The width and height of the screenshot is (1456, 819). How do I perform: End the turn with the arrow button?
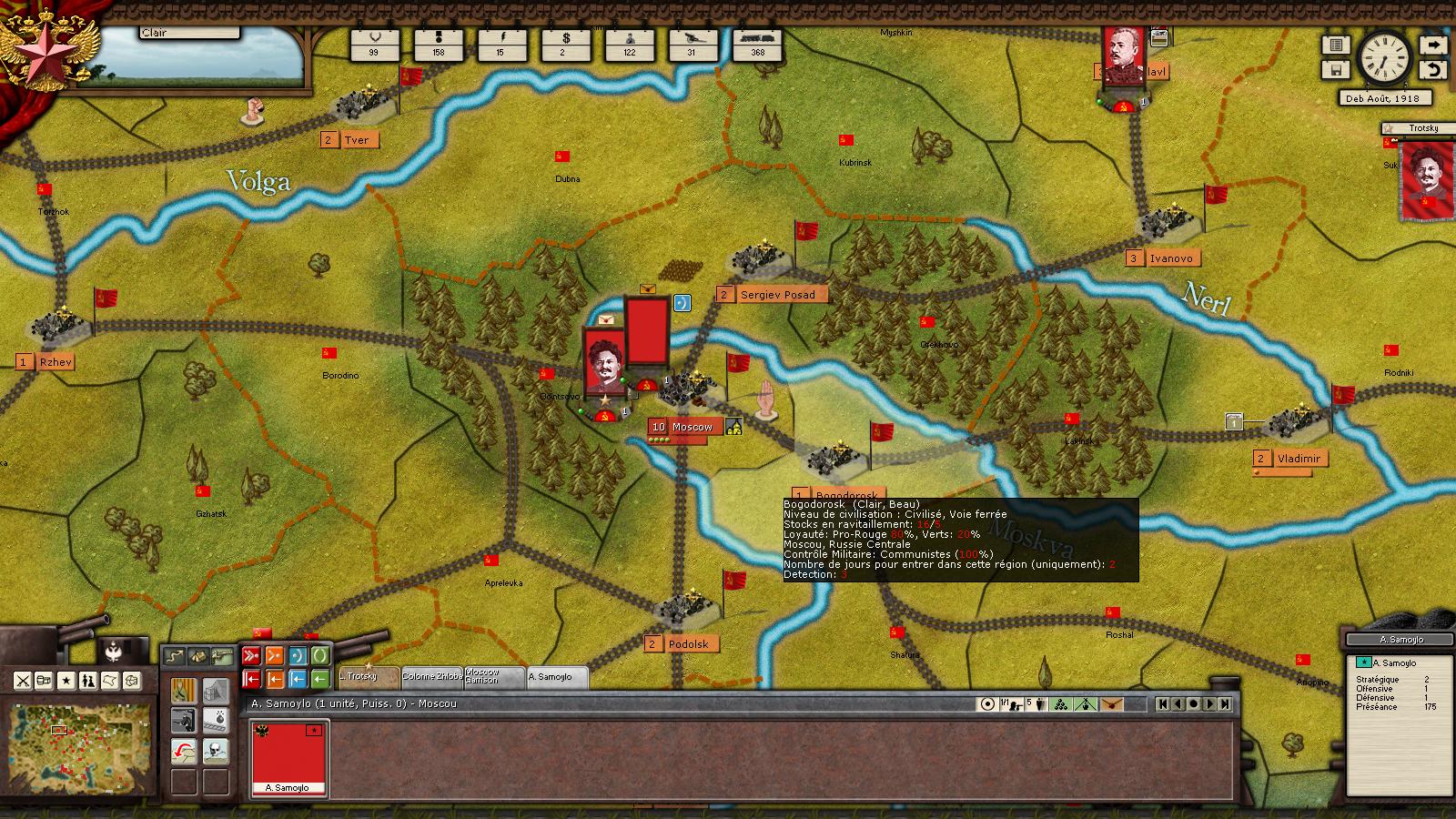click(x=1433, y=45)
